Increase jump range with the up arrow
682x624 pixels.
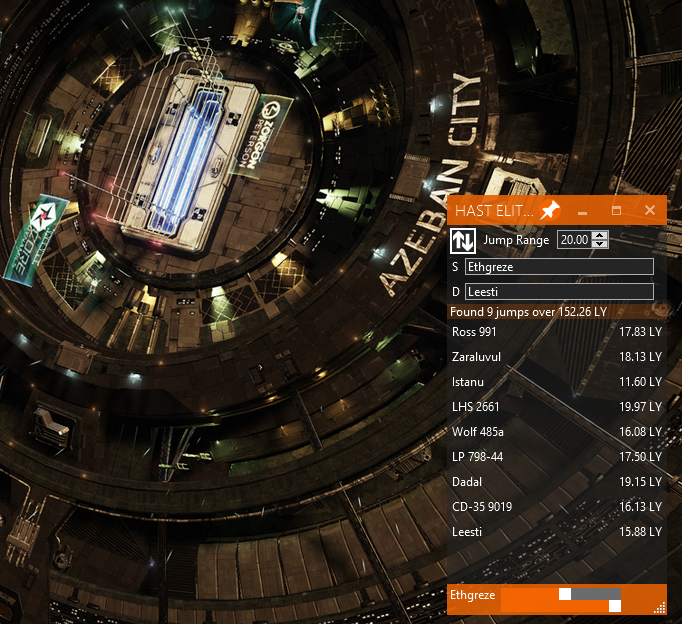(599, 236)
